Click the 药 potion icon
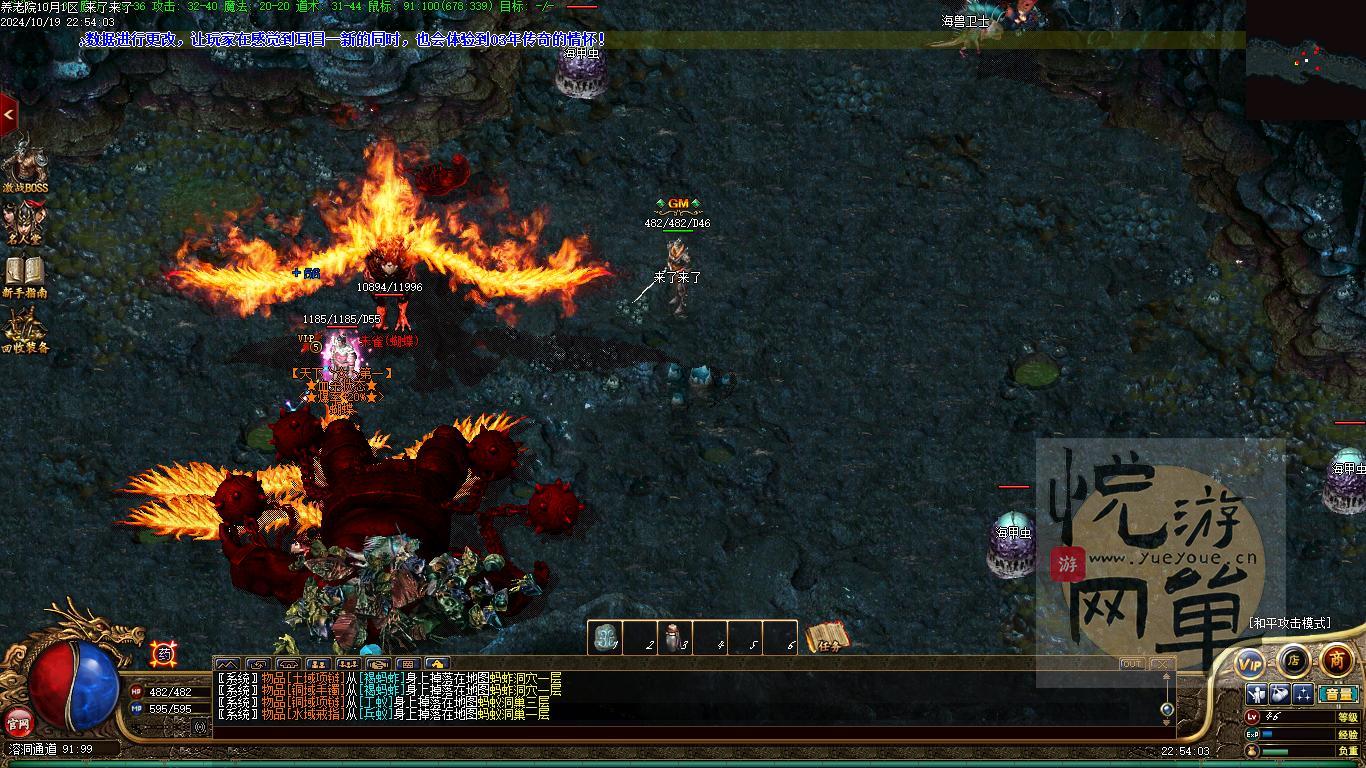The image size is (1366, 768). (x=162, y=654)
